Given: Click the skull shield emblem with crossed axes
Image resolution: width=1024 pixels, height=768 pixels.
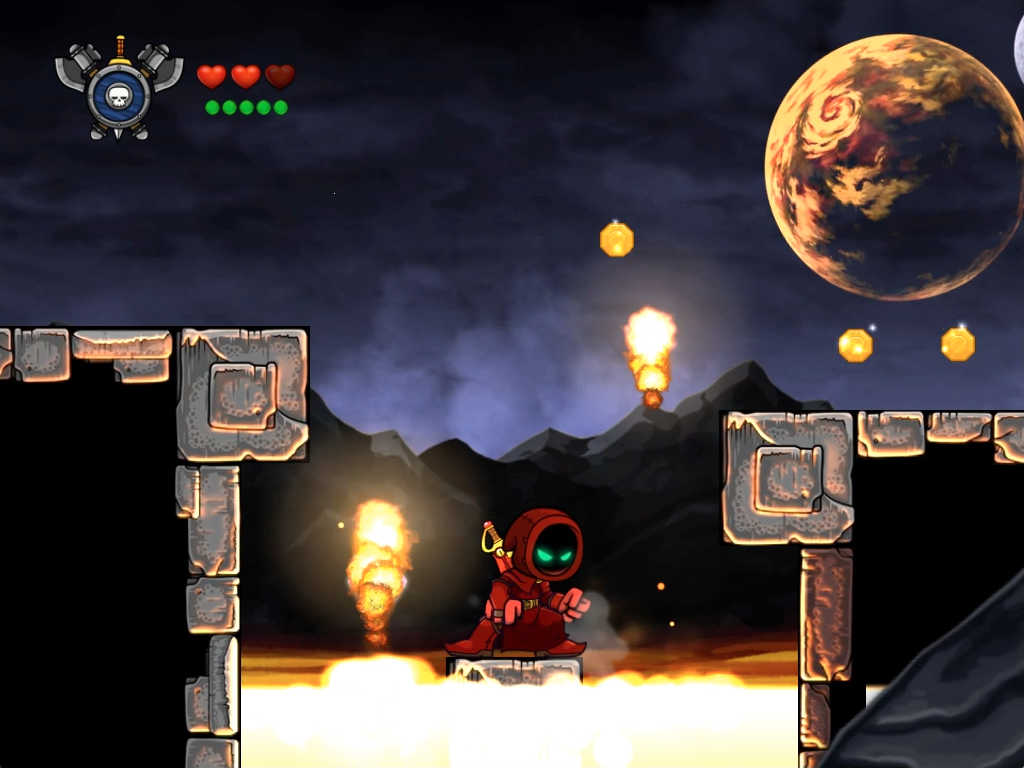Looking at the screenshot, I should point(119,92).
